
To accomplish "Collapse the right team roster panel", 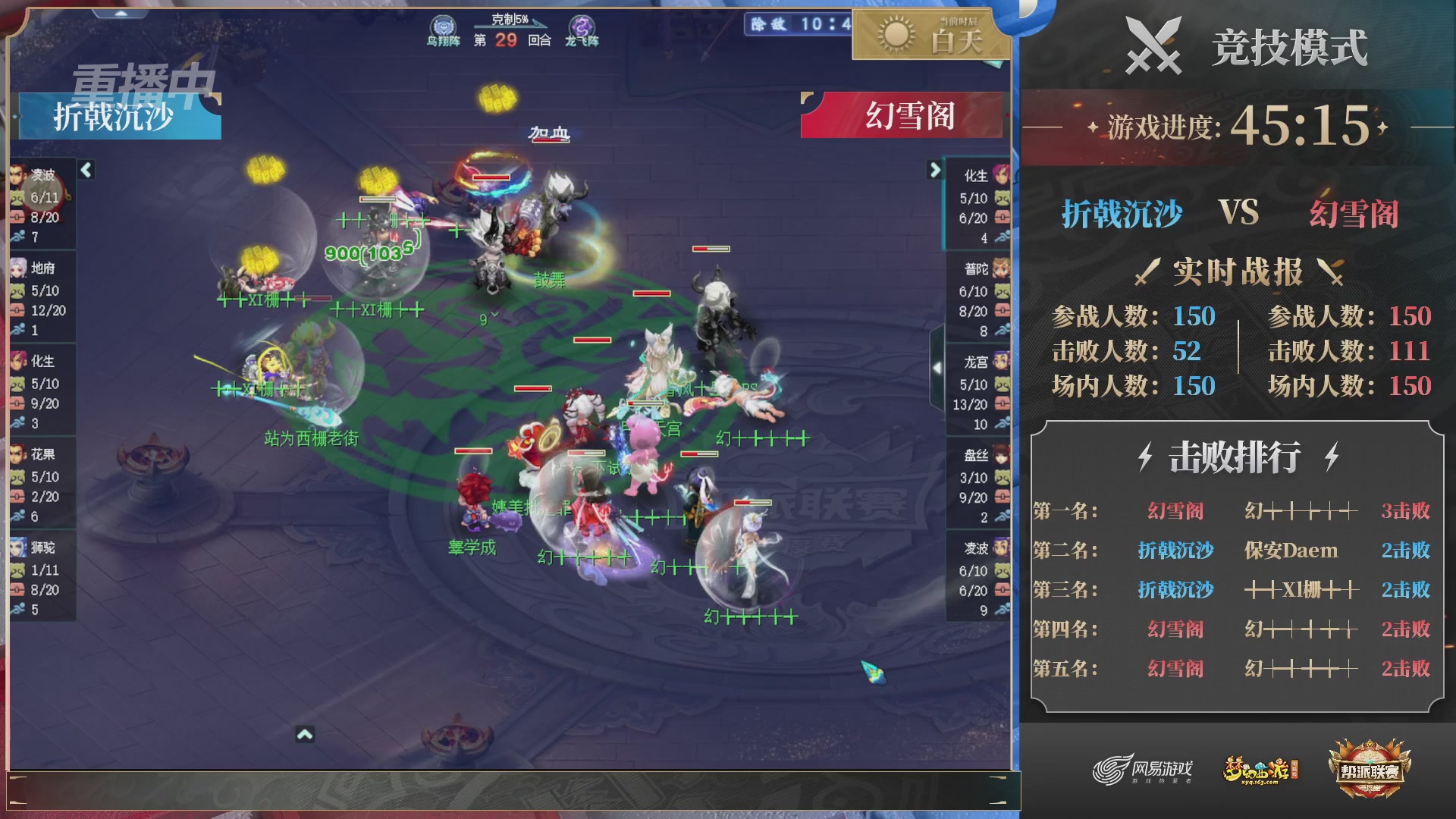I will 935,171.
